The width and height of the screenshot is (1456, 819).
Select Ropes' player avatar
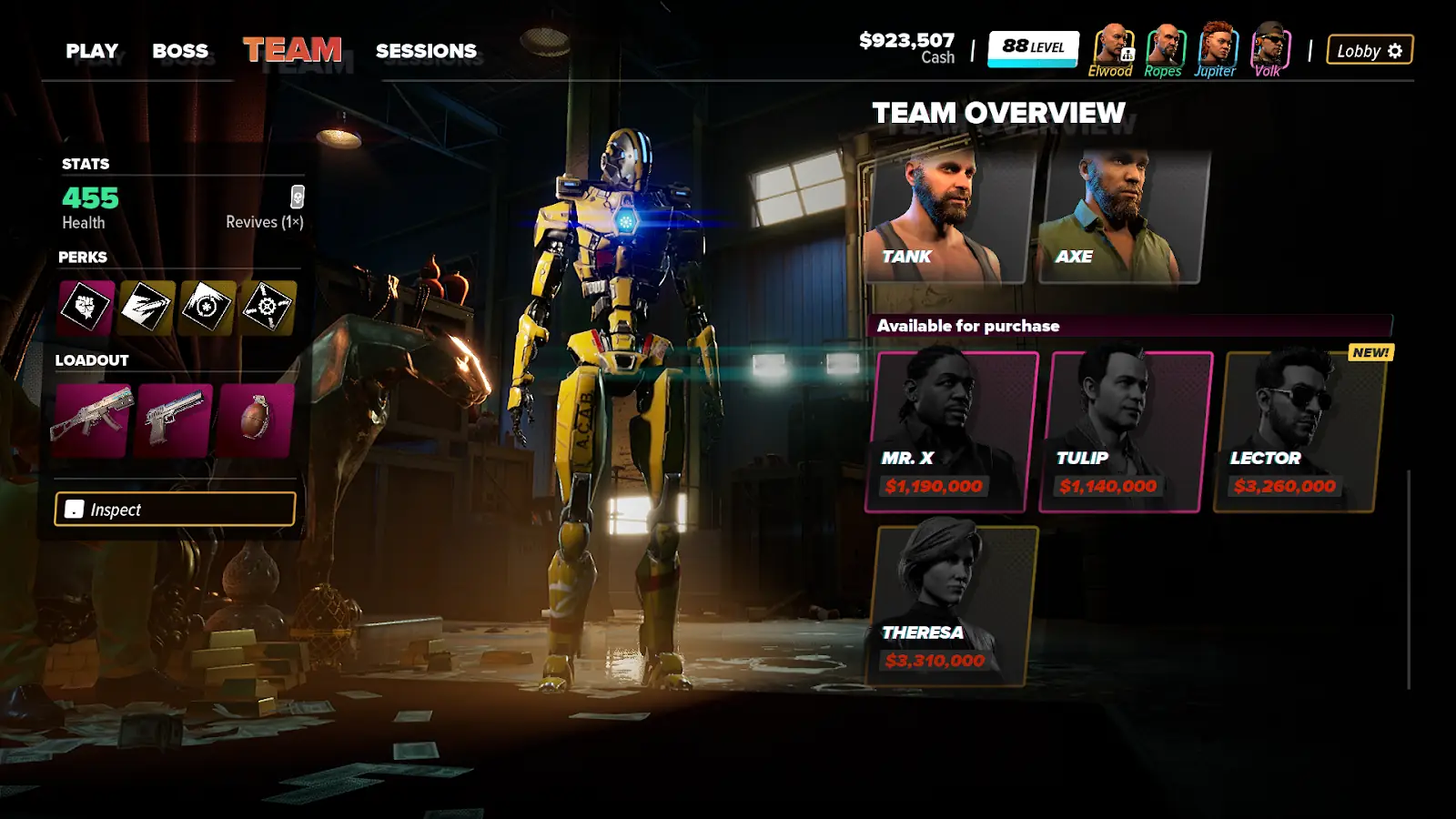1163,47
